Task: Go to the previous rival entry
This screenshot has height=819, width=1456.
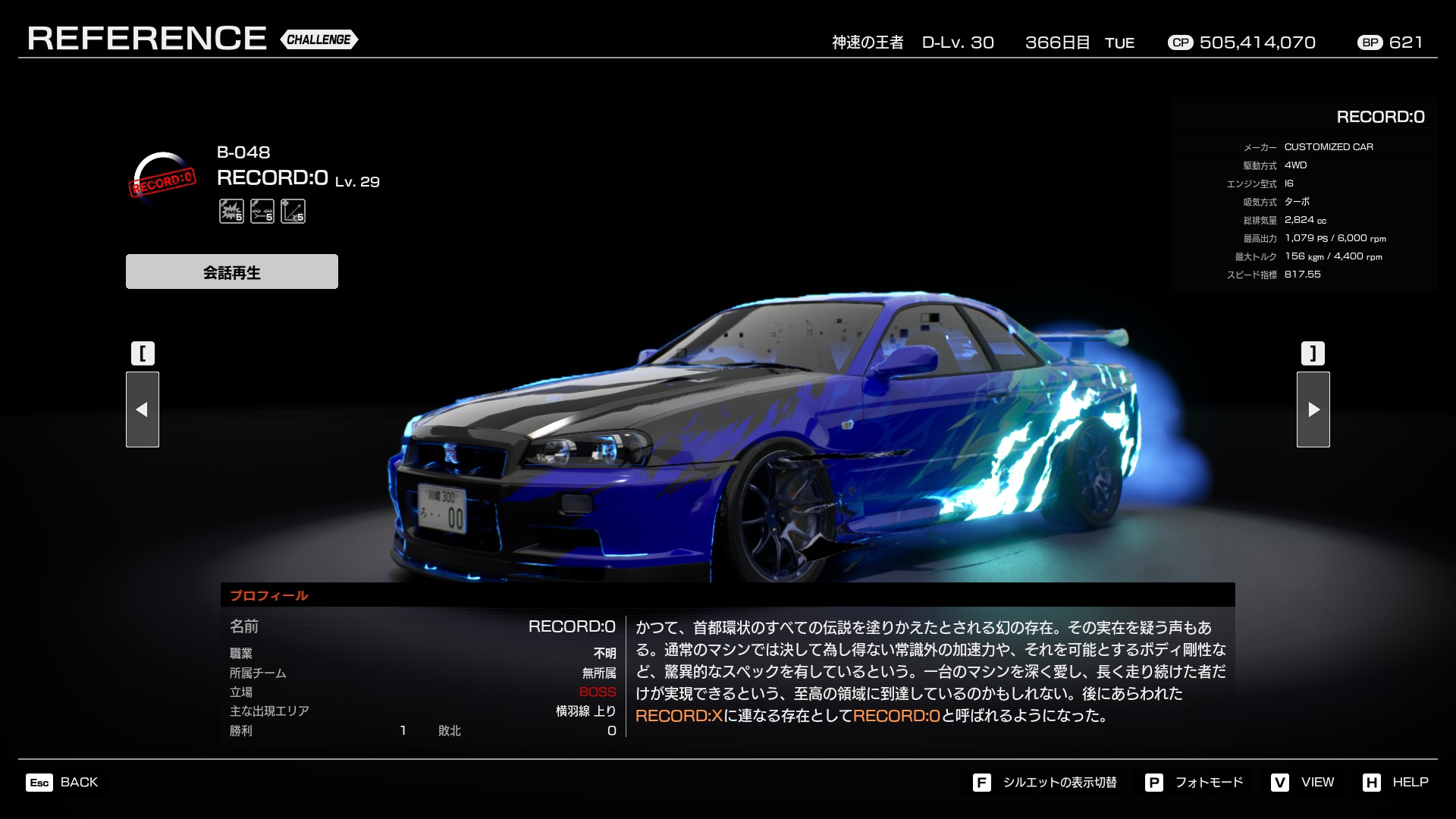Action: tap(142, 409)
